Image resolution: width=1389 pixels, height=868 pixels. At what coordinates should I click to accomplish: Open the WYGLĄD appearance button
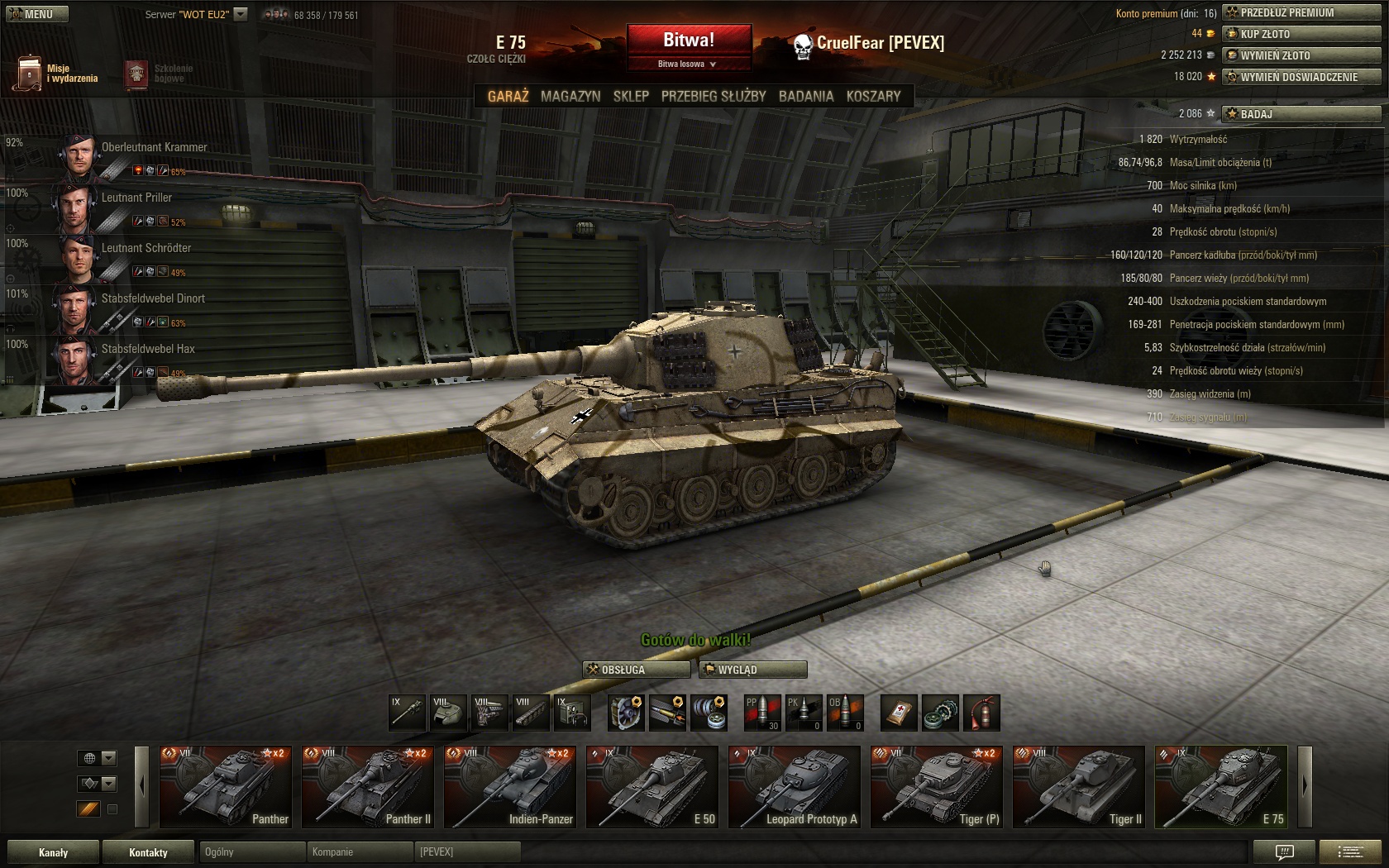(752, 670)
